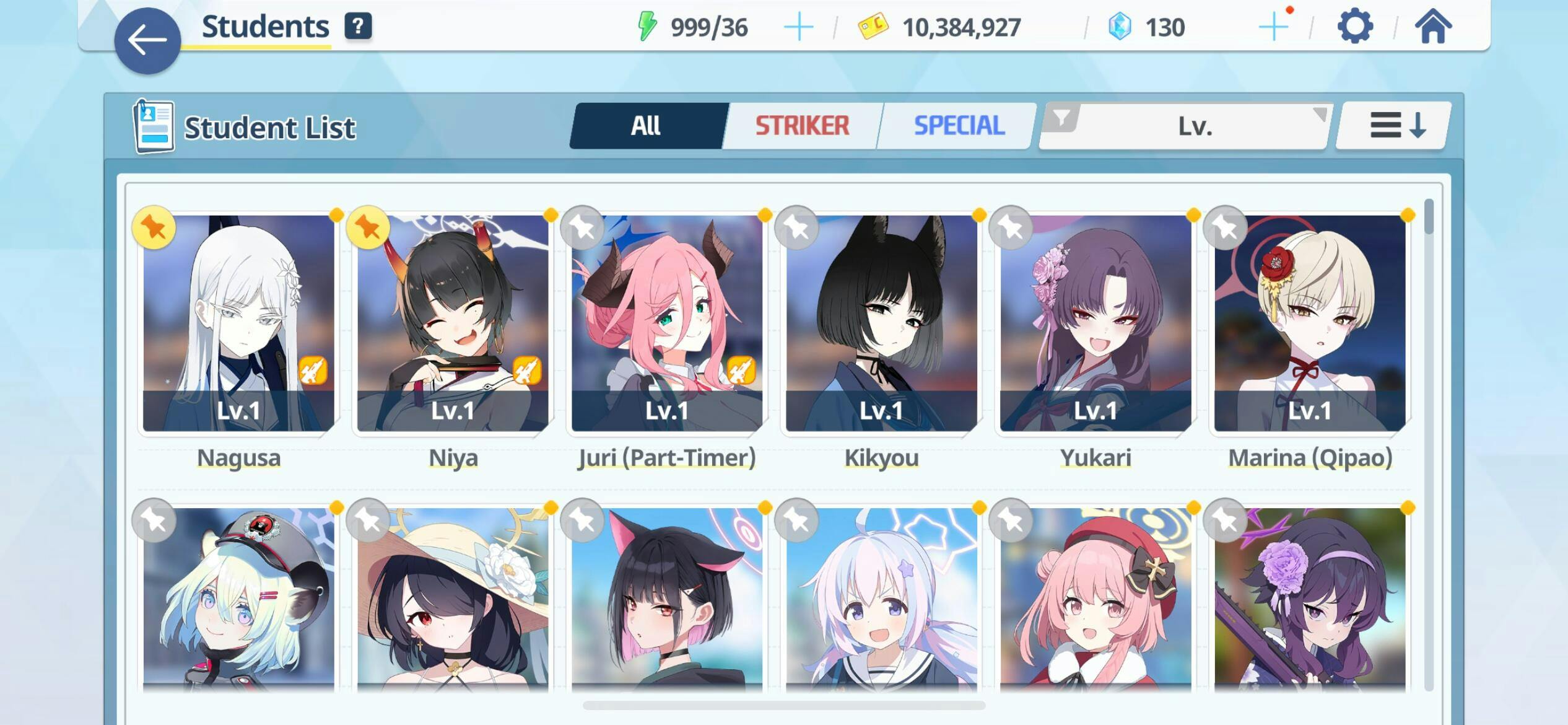This screenshot has width=1568, height=725.
Task: Switch to the All tab
Action: click(x=647, y=126)
